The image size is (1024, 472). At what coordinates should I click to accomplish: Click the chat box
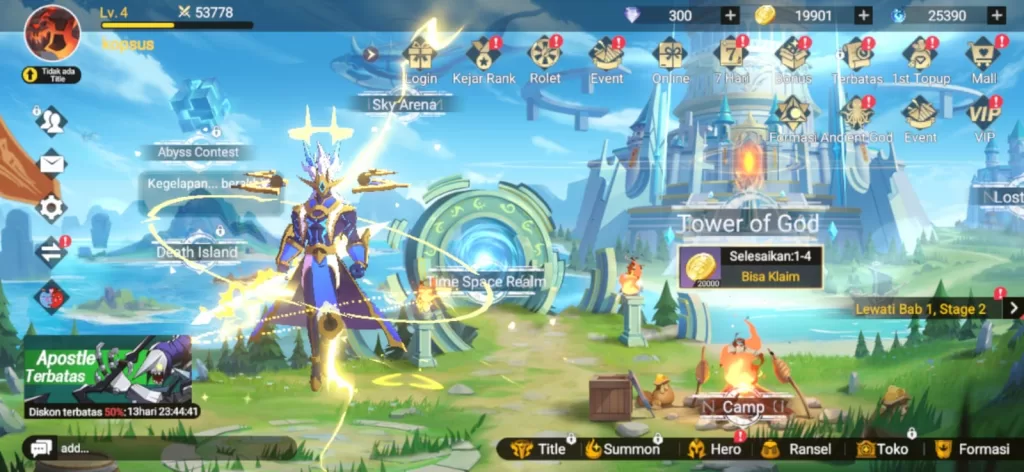pos(150,448)
